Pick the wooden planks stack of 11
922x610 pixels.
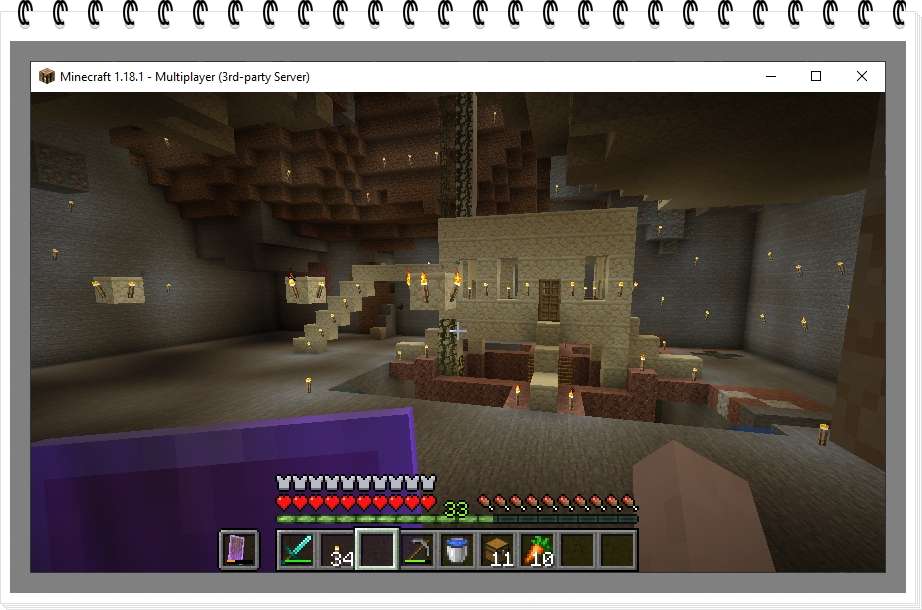[497, 550]
